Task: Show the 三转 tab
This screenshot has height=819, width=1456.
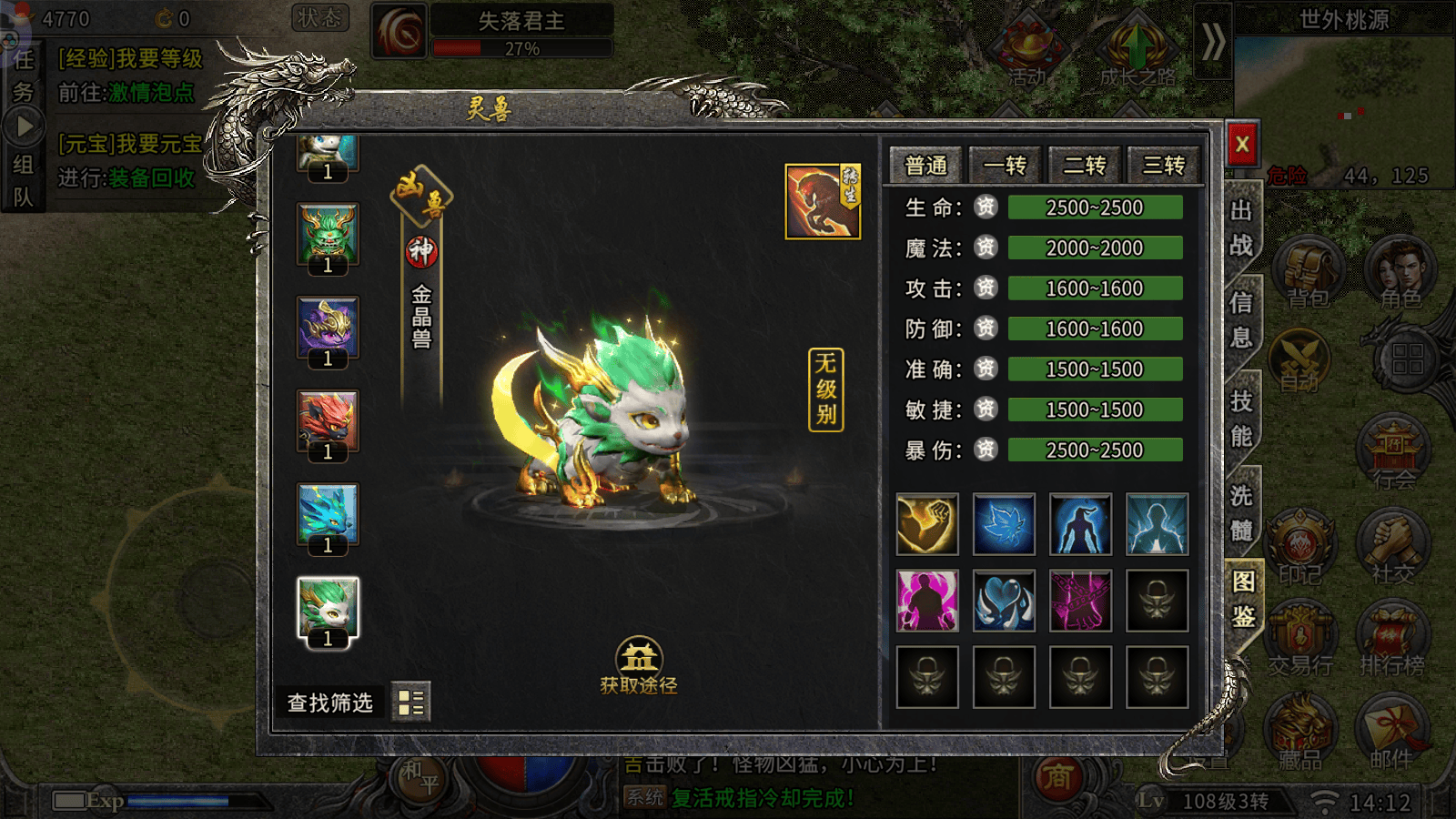Action: 1163,166
